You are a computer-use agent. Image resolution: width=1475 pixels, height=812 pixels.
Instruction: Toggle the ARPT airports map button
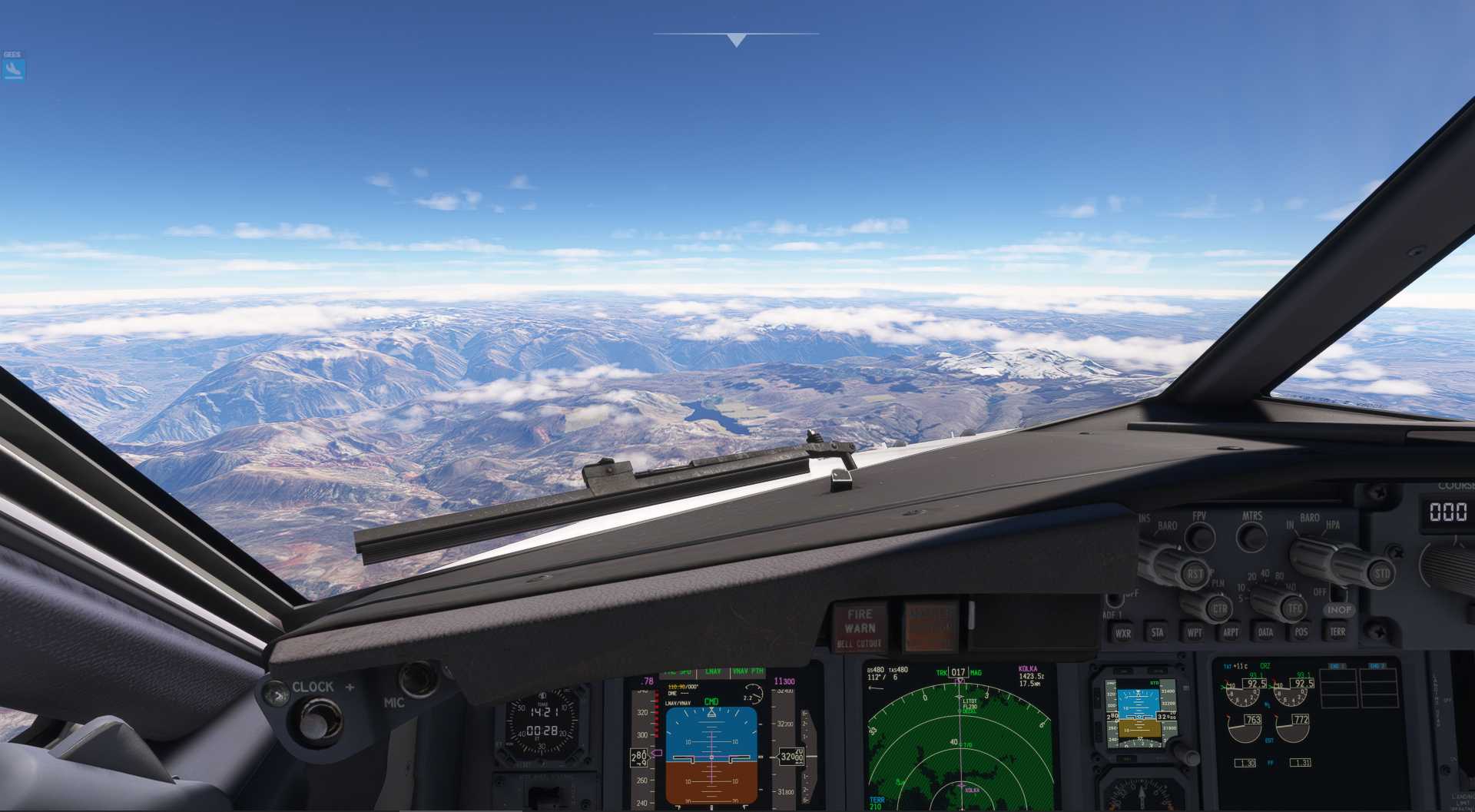[x=1230, y=632]
